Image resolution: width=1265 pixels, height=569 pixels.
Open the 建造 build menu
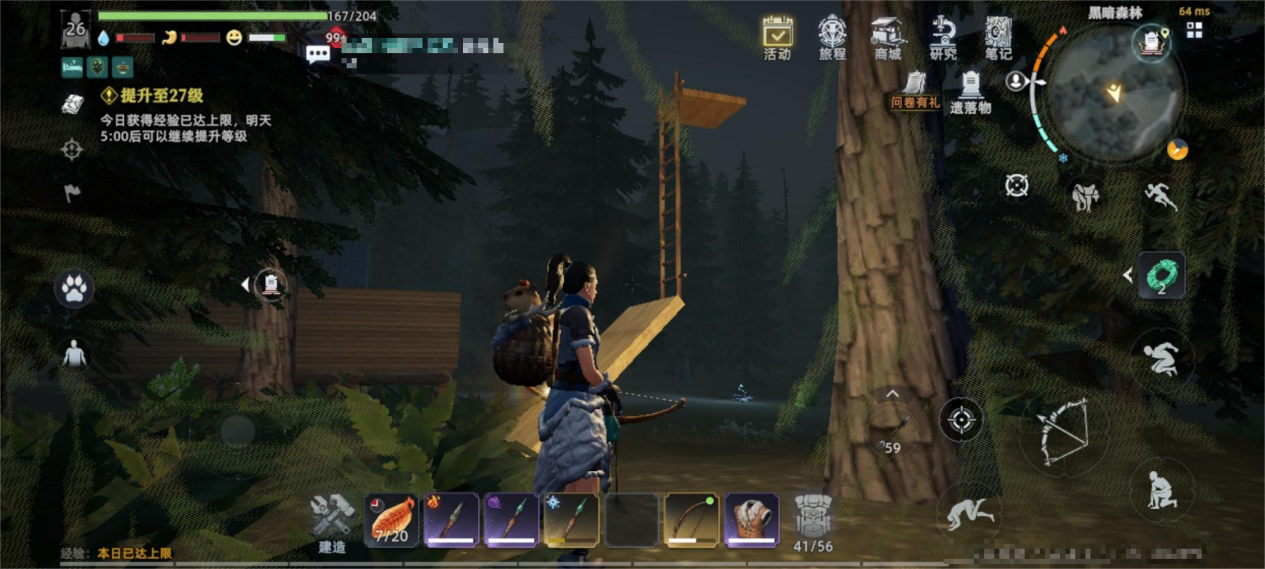point(332,519)
